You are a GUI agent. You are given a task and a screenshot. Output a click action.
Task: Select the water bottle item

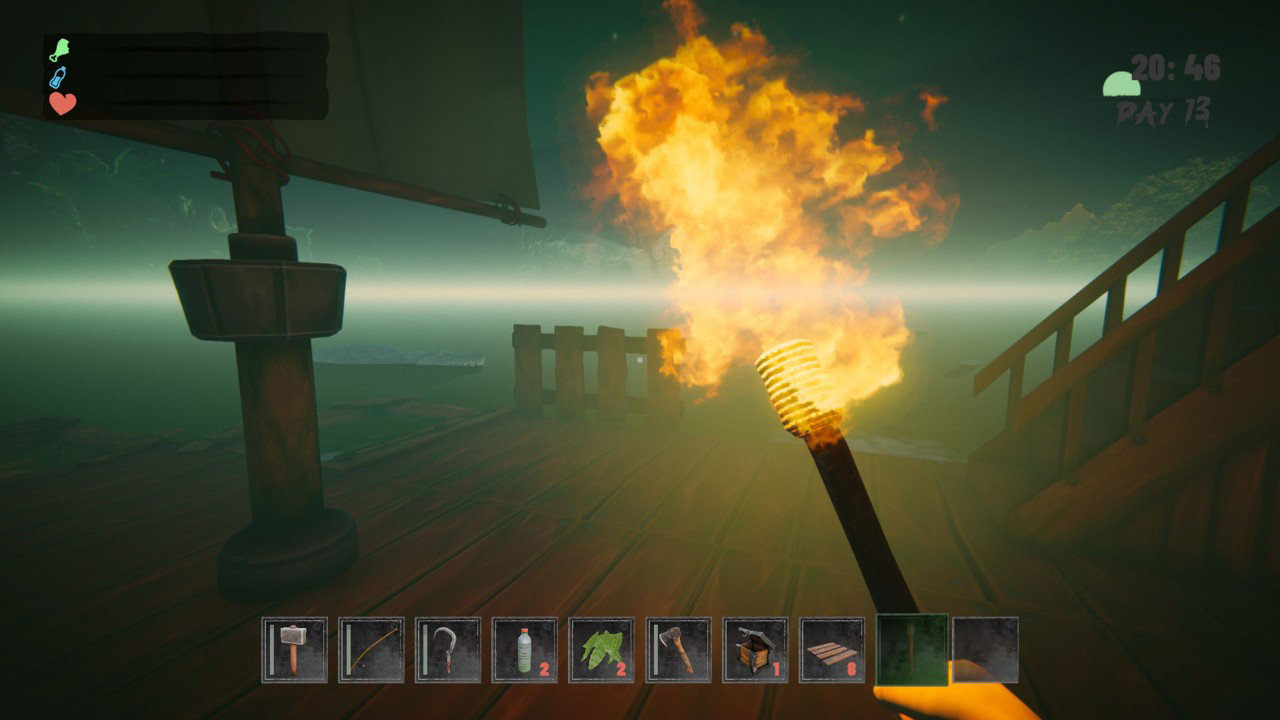click(523, 650)
